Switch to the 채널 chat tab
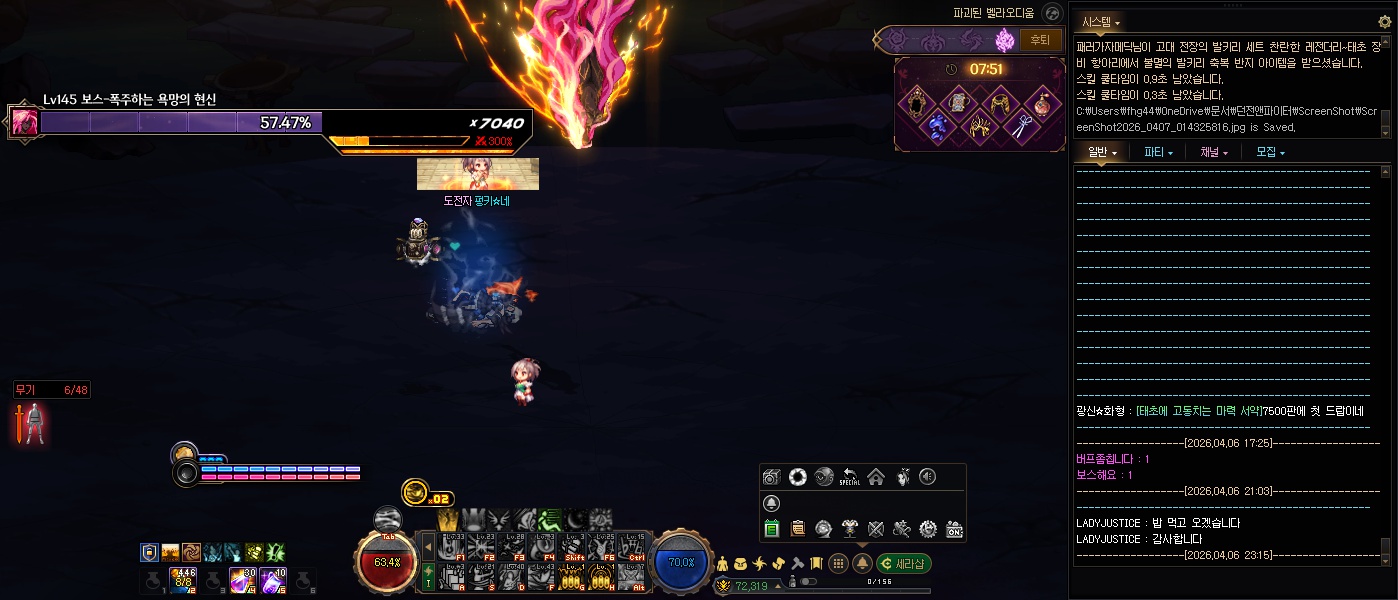Image resolution: width=1398 pixels, height=600 pixels. (1214, 153)
